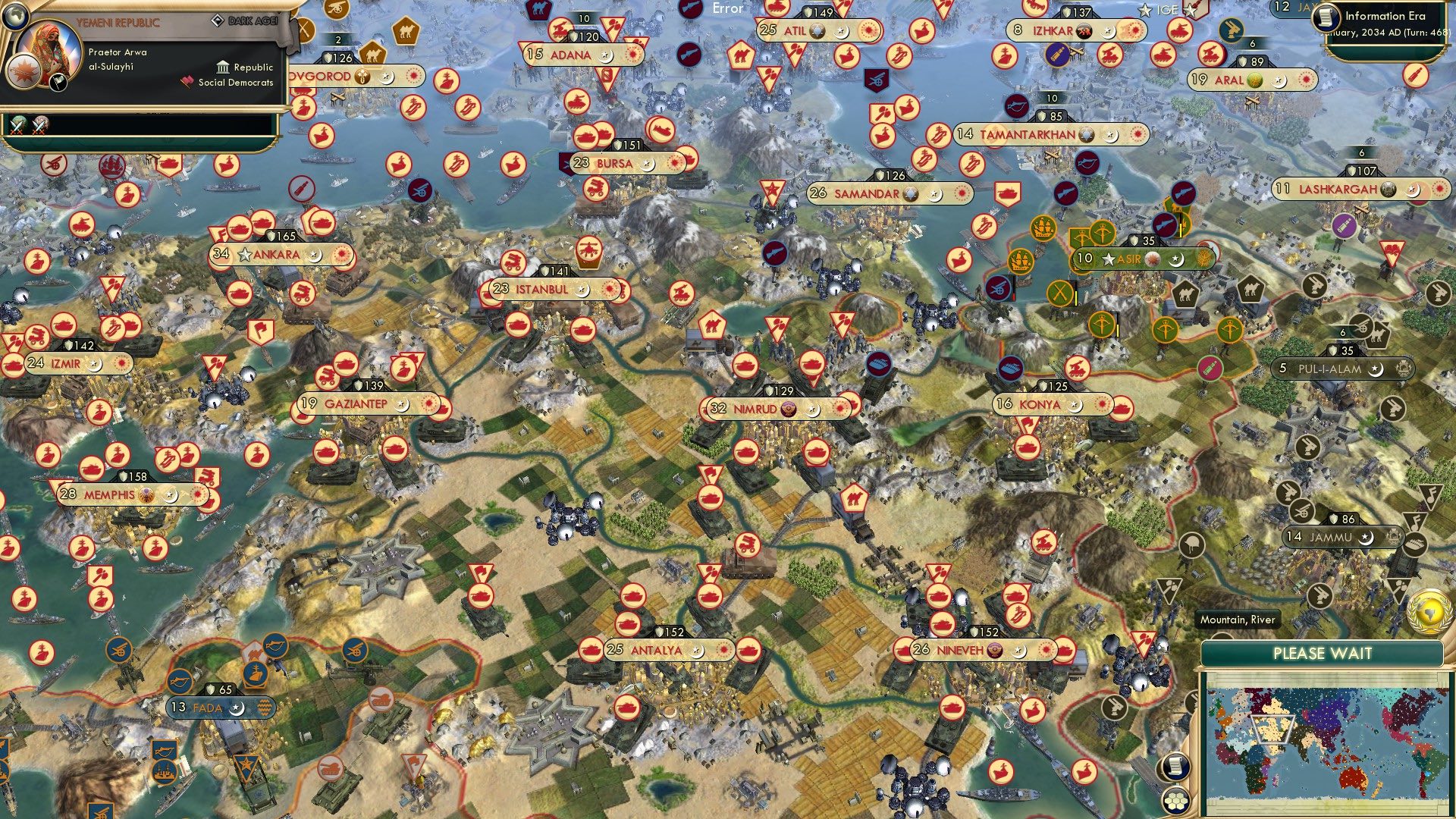Click the white flag toggle on the leader portrait

tap(58, 83)
